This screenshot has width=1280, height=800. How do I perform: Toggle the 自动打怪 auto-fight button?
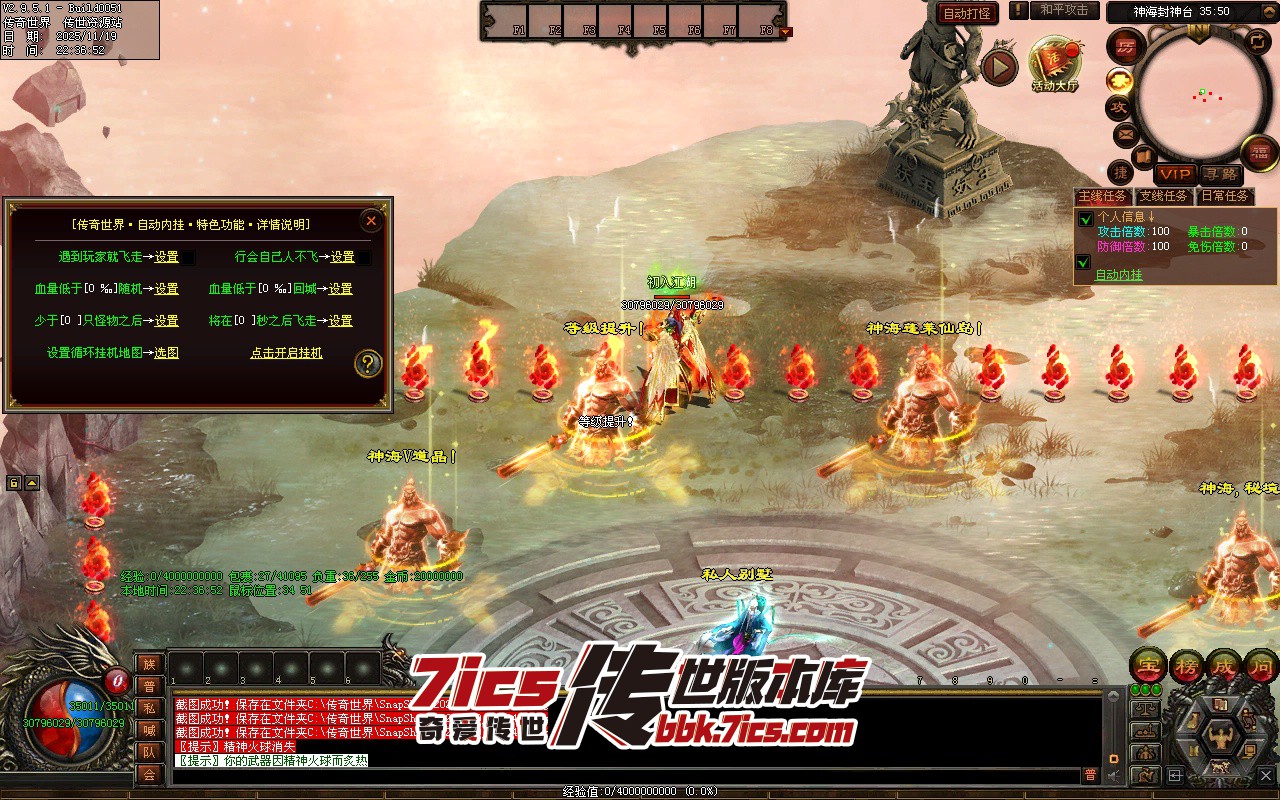point(968,13)
